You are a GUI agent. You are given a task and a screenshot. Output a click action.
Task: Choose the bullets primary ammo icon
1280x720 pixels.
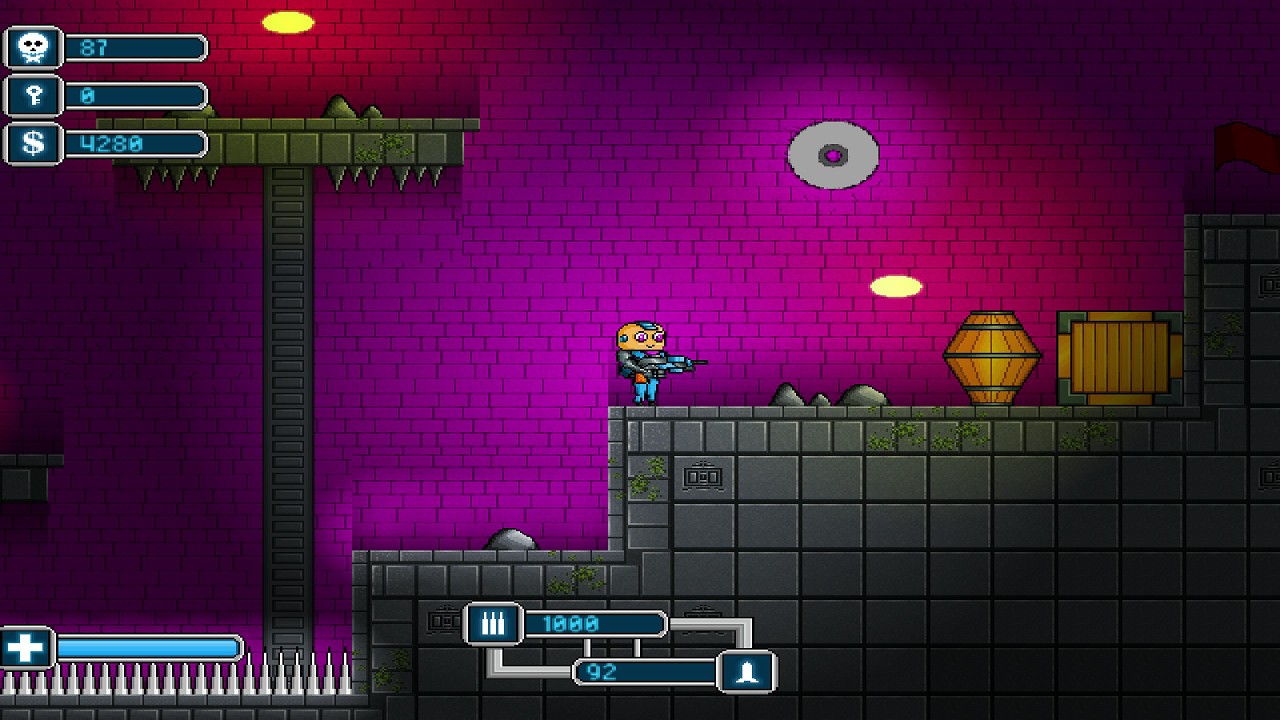coord(493,624)
